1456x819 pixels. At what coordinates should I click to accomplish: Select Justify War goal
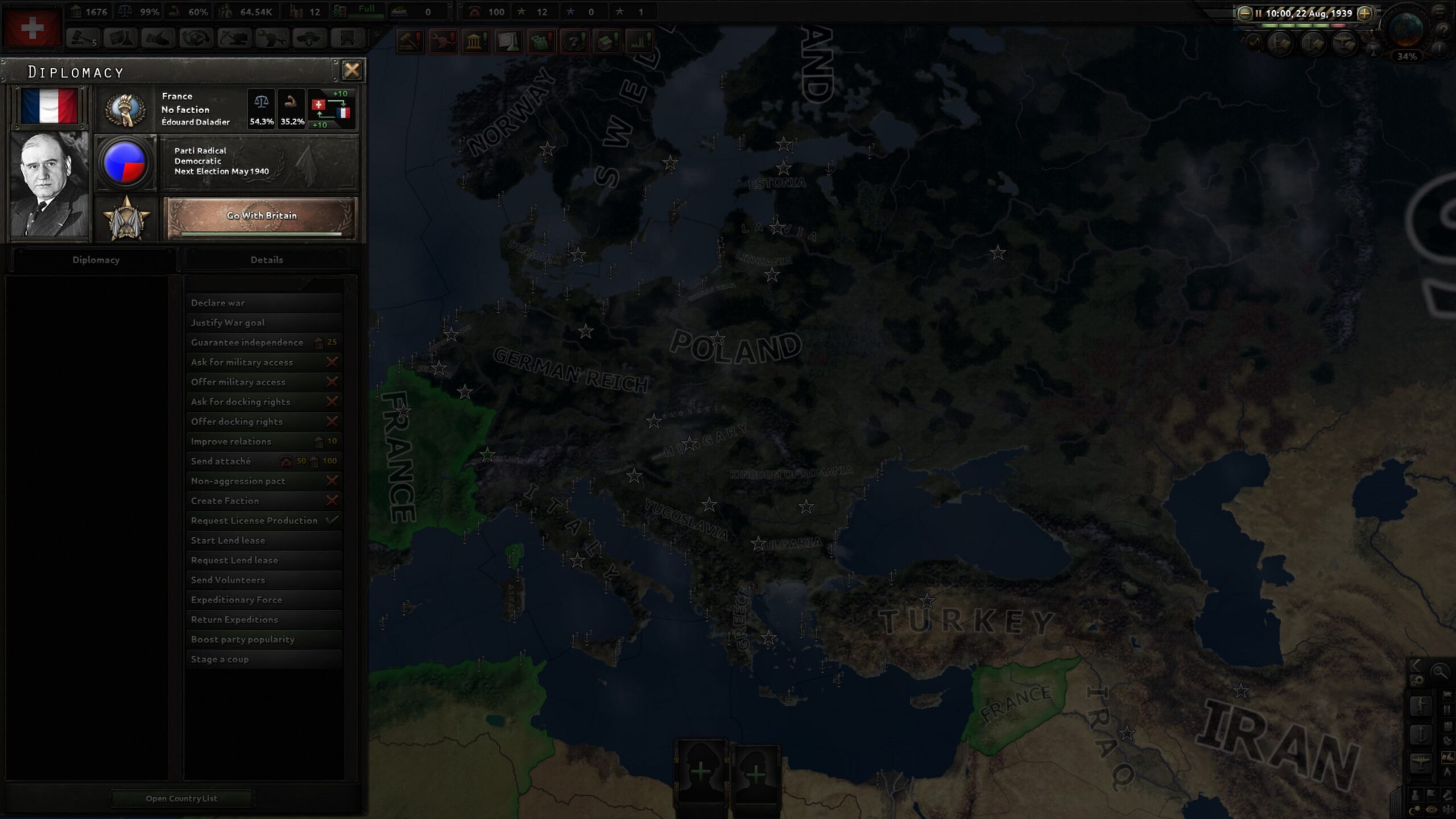pos(264,322)
